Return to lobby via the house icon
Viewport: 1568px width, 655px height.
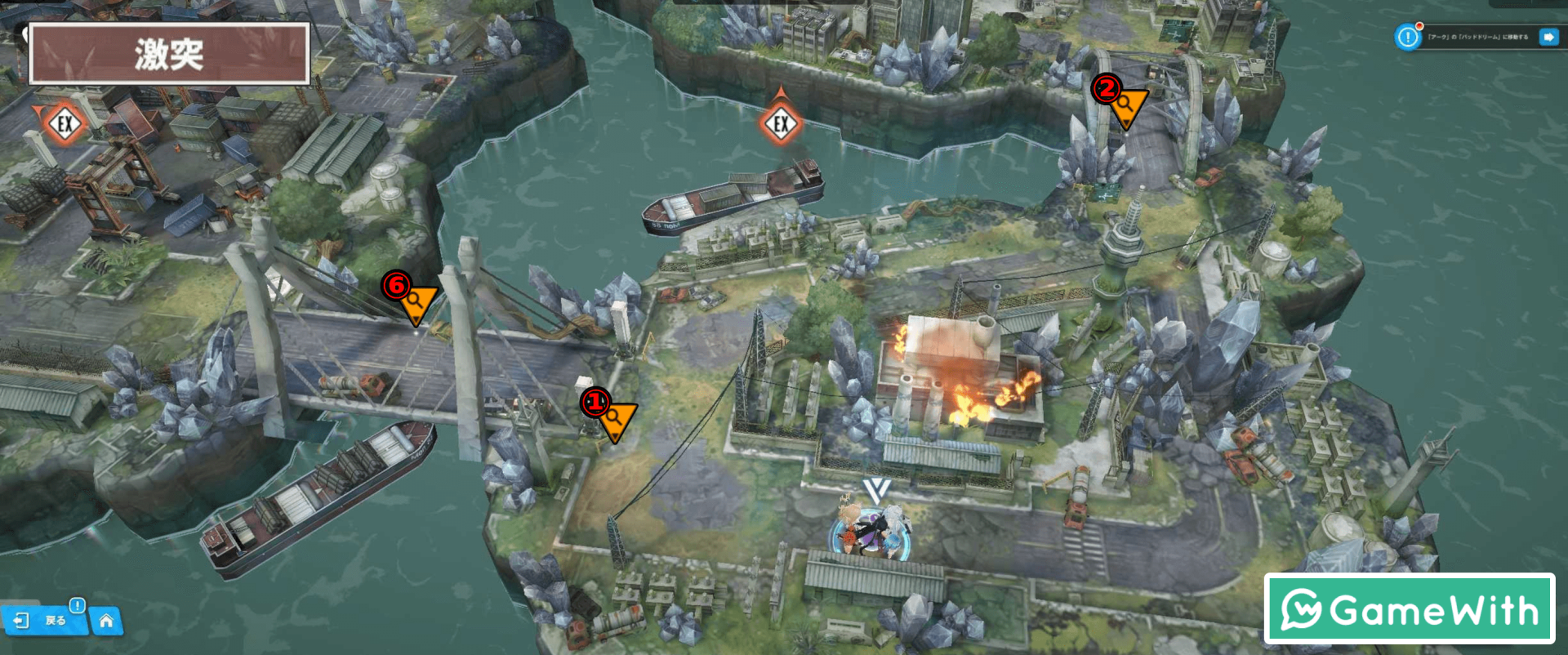(106, 622)
